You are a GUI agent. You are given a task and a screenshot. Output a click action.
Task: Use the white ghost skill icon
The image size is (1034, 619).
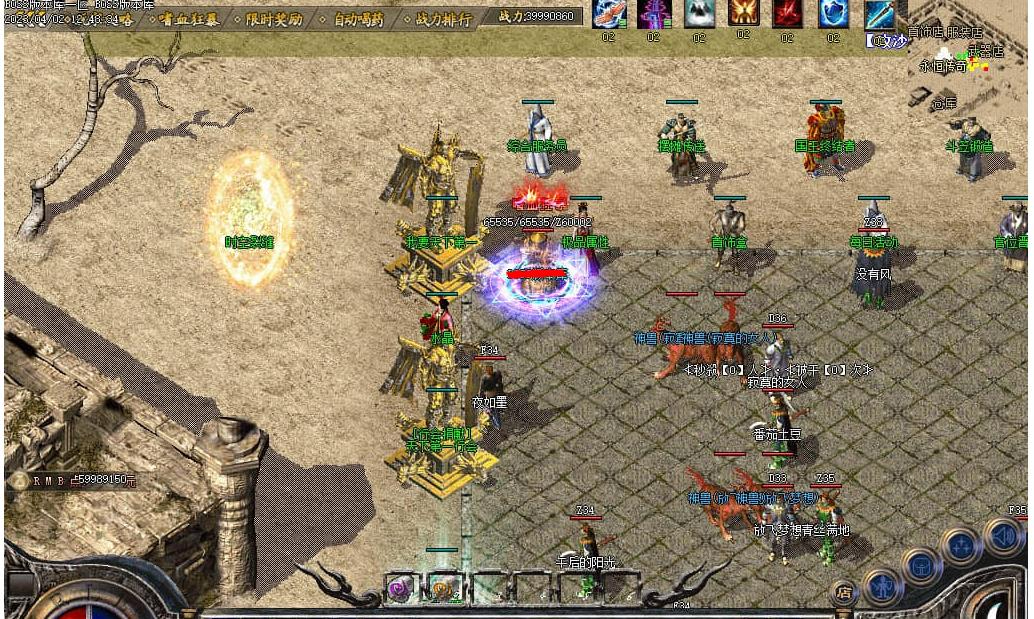point(699,14)
